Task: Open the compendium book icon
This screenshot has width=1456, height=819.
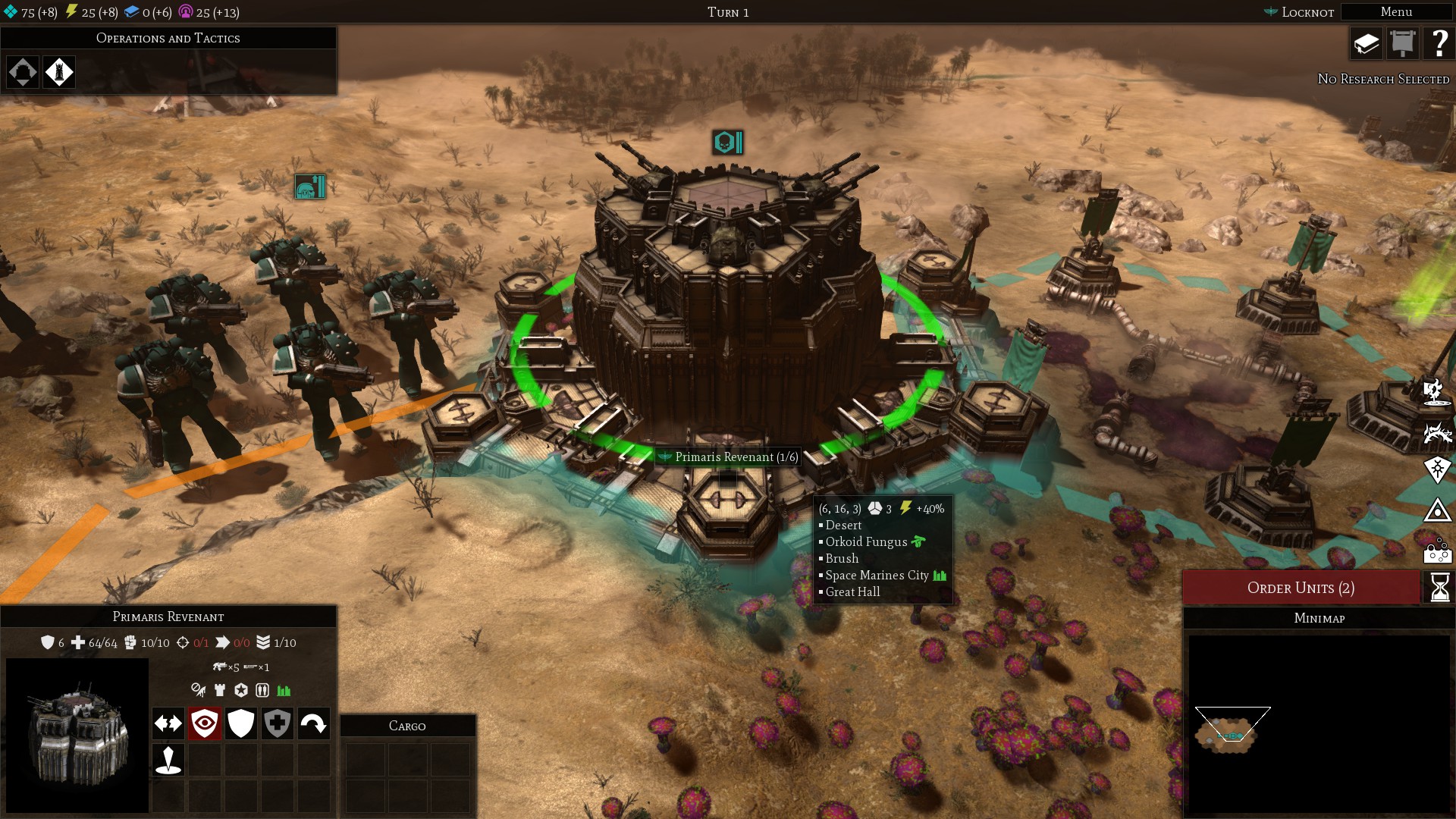Action: 1367,44
